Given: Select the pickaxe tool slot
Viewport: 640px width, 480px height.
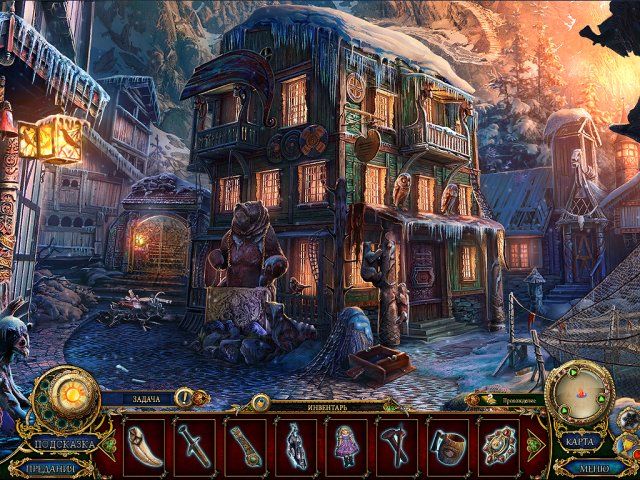Looking at the screenshot, I should tap(396, 442).
